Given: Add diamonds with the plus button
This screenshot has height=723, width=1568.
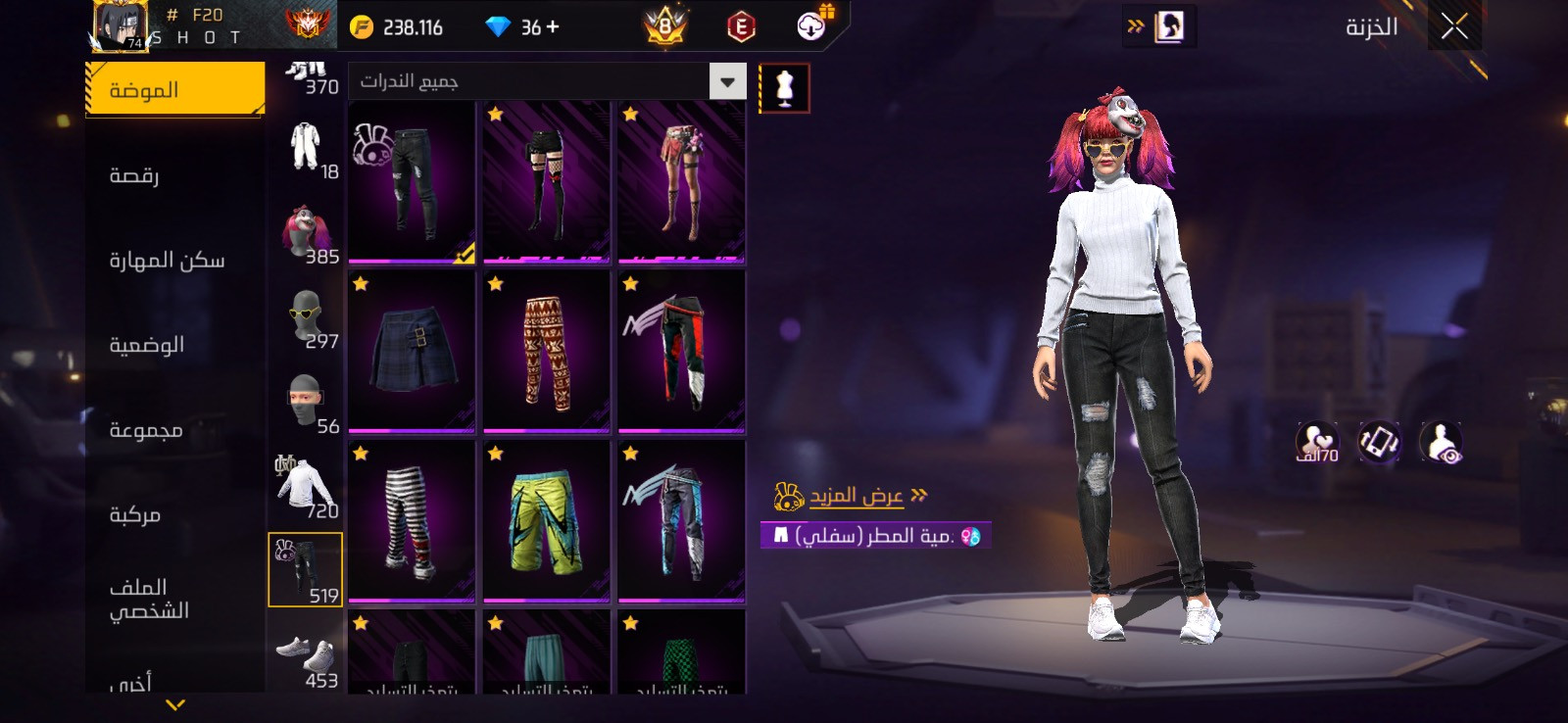Looking at the screenshot, I should (x=554, y=27).
